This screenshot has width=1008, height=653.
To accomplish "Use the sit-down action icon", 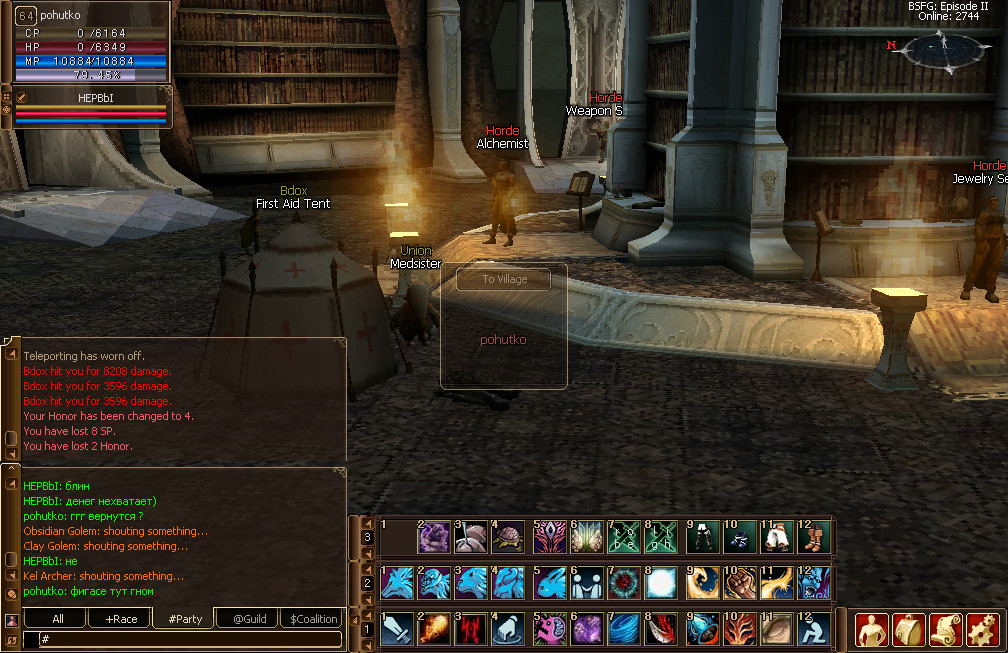I will (815, 629).
